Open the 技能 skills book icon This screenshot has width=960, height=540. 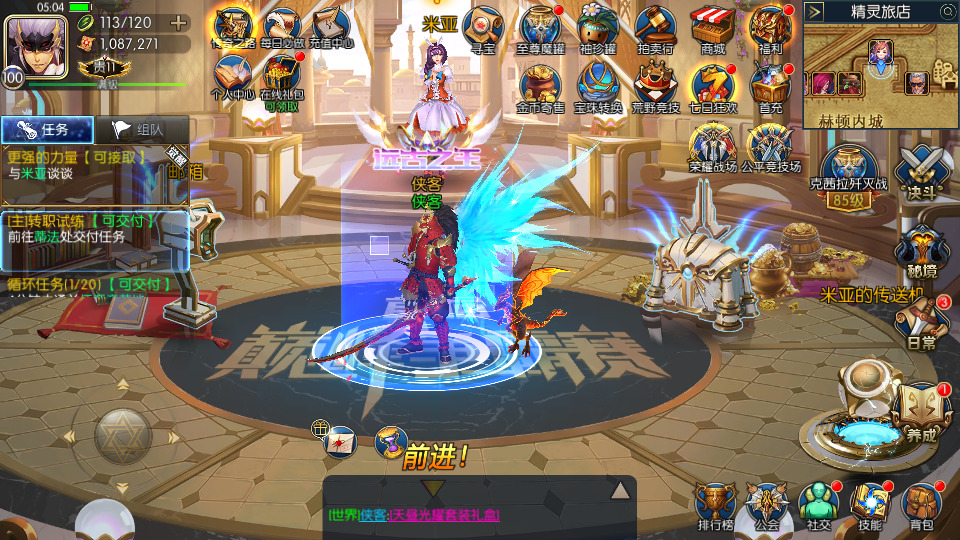click(x=870, y=503)
